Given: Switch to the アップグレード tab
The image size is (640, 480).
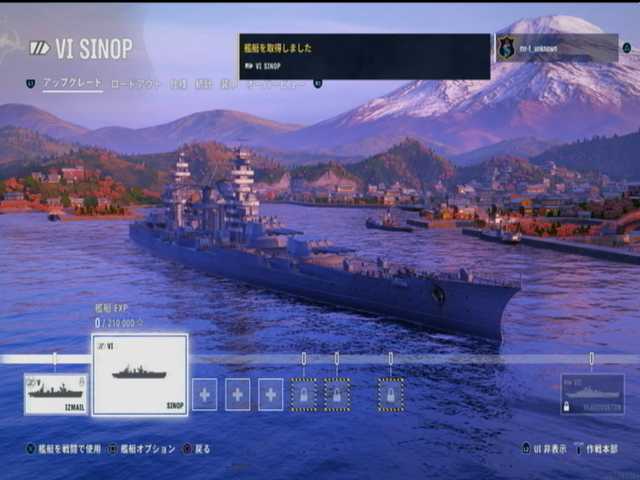Looking at the screenshot, I should click(x=72, y=84).
